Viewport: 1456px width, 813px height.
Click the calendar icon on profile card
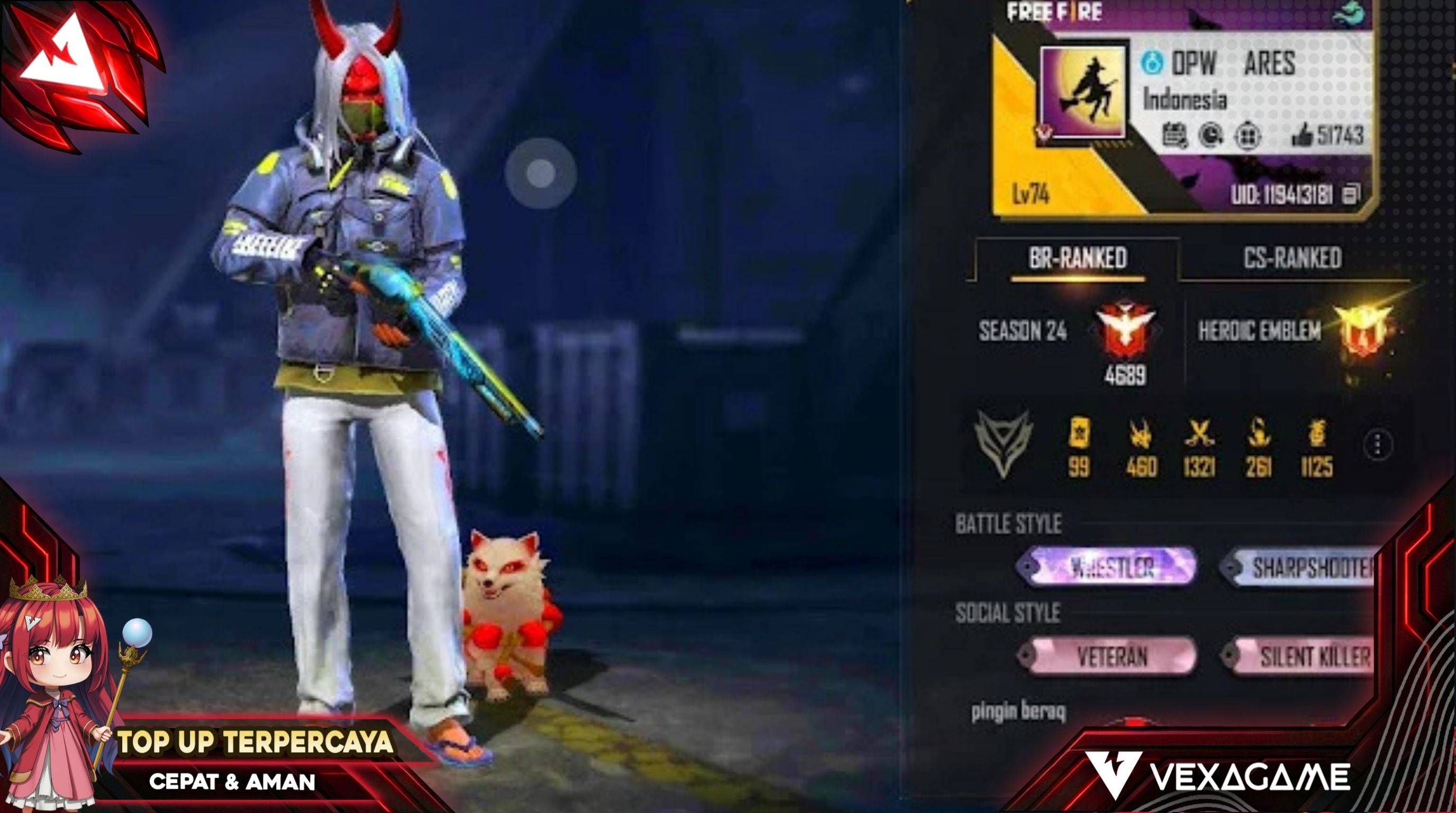coord(1174,135)
